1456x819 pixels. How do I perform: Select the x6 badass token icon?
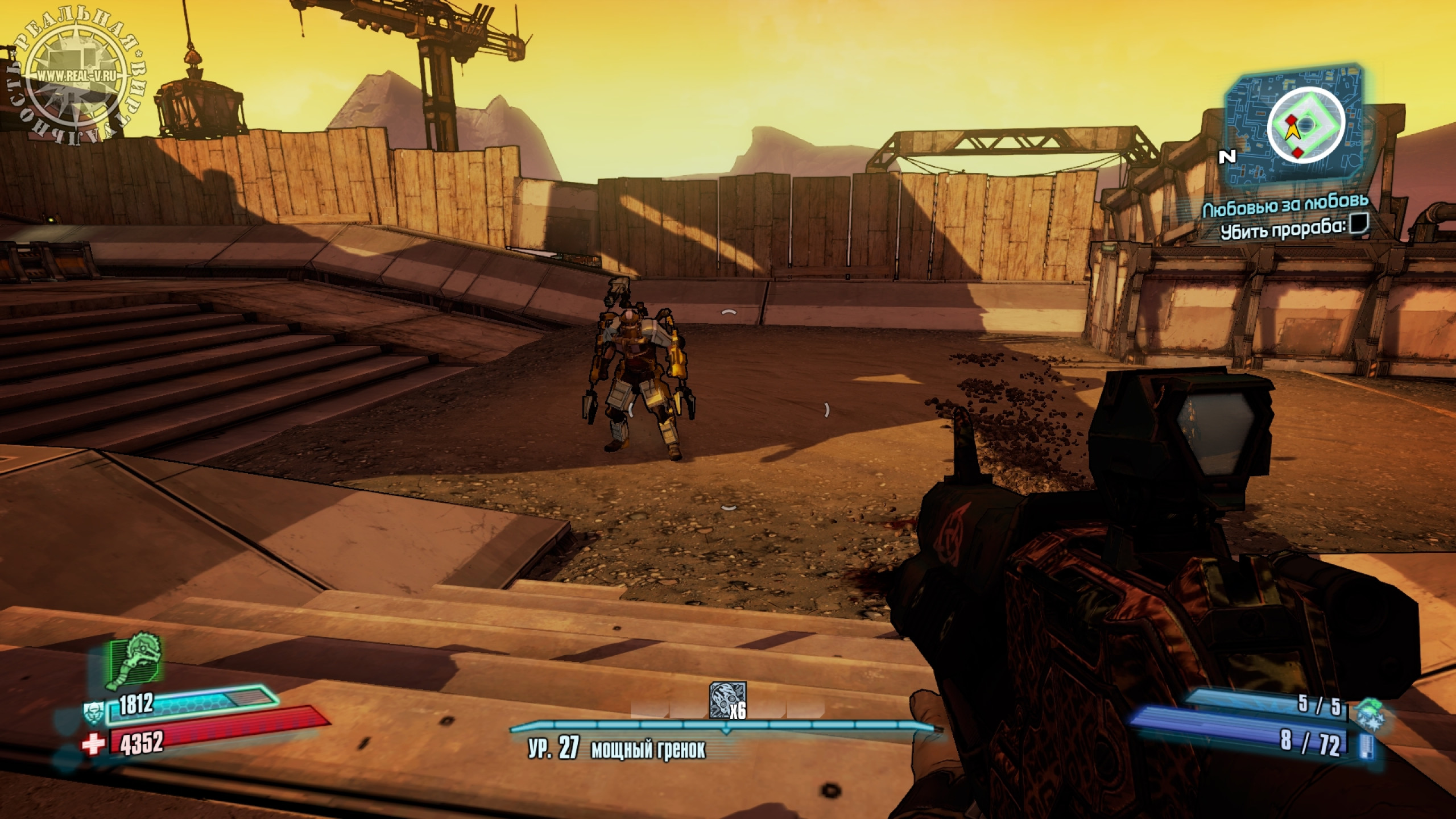pos(727,698)
